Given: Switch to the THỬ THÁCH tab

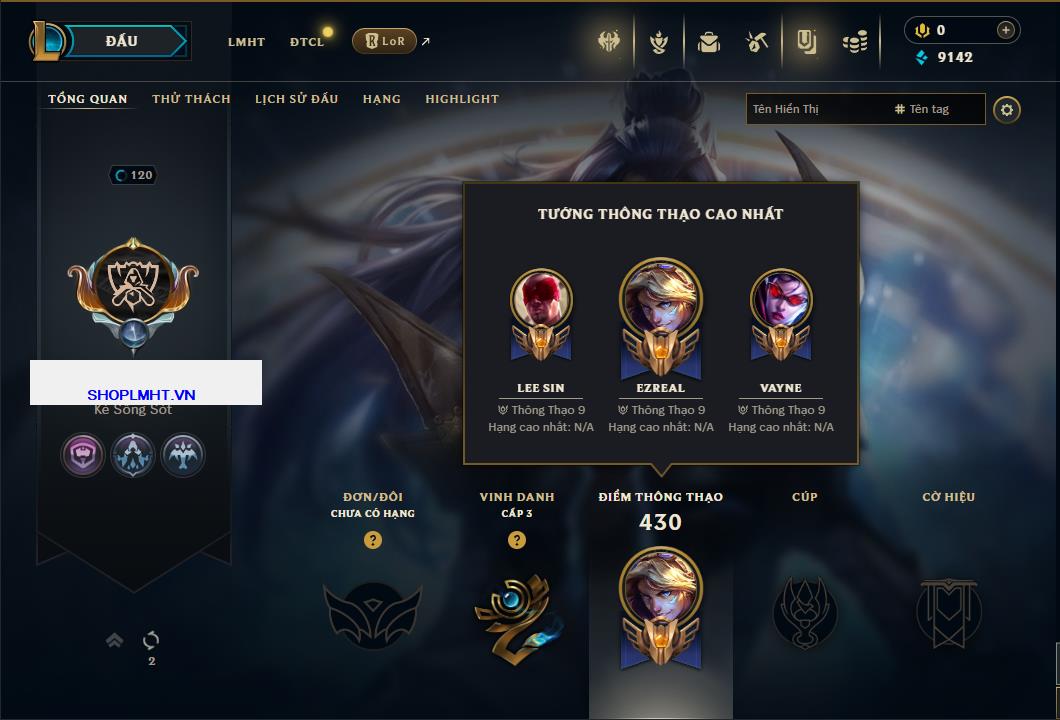Looking at the screenshot, I should [x=191, y=99].
